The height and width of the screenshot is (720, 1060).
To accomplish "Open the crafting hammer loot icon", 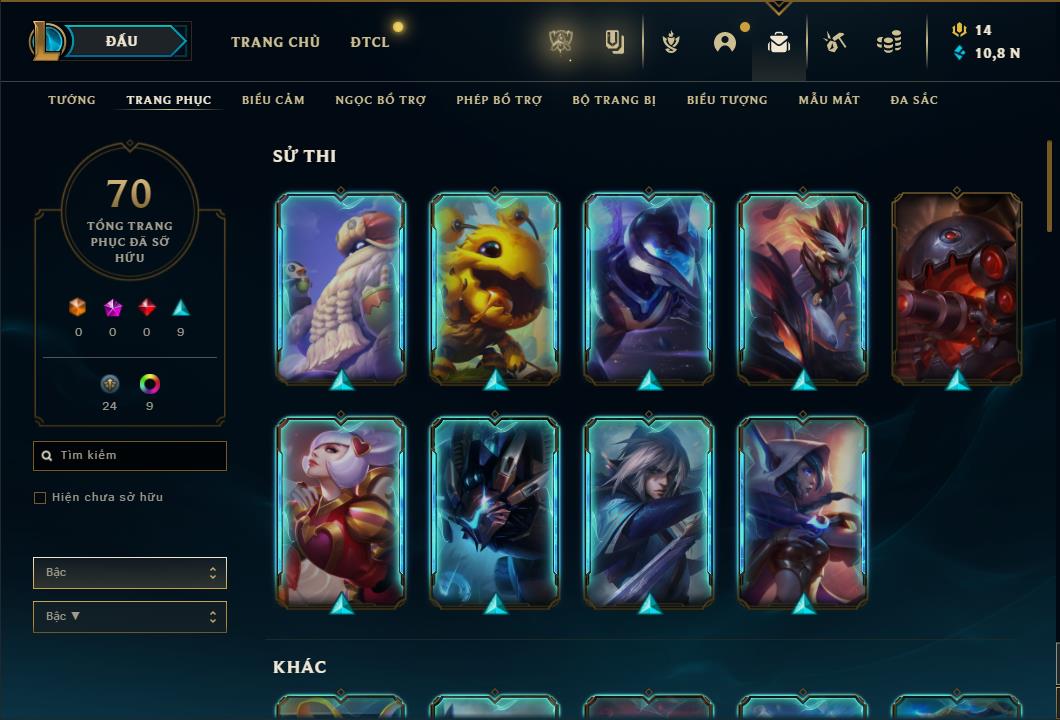I will tap(835, 42).
